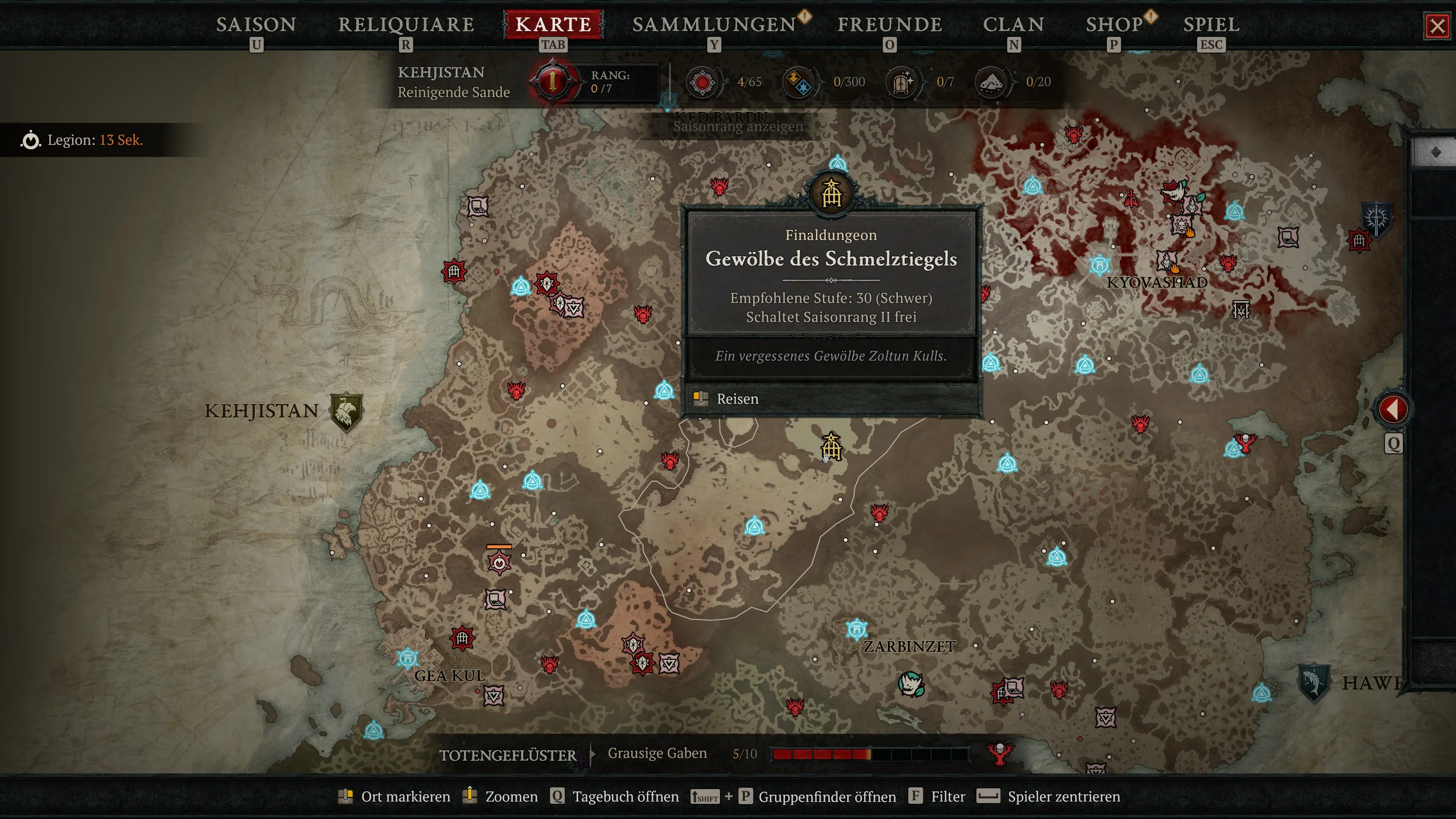Open the Spiel menu tab
This screenshot has height=819, width=1456.
point(1211,24)
